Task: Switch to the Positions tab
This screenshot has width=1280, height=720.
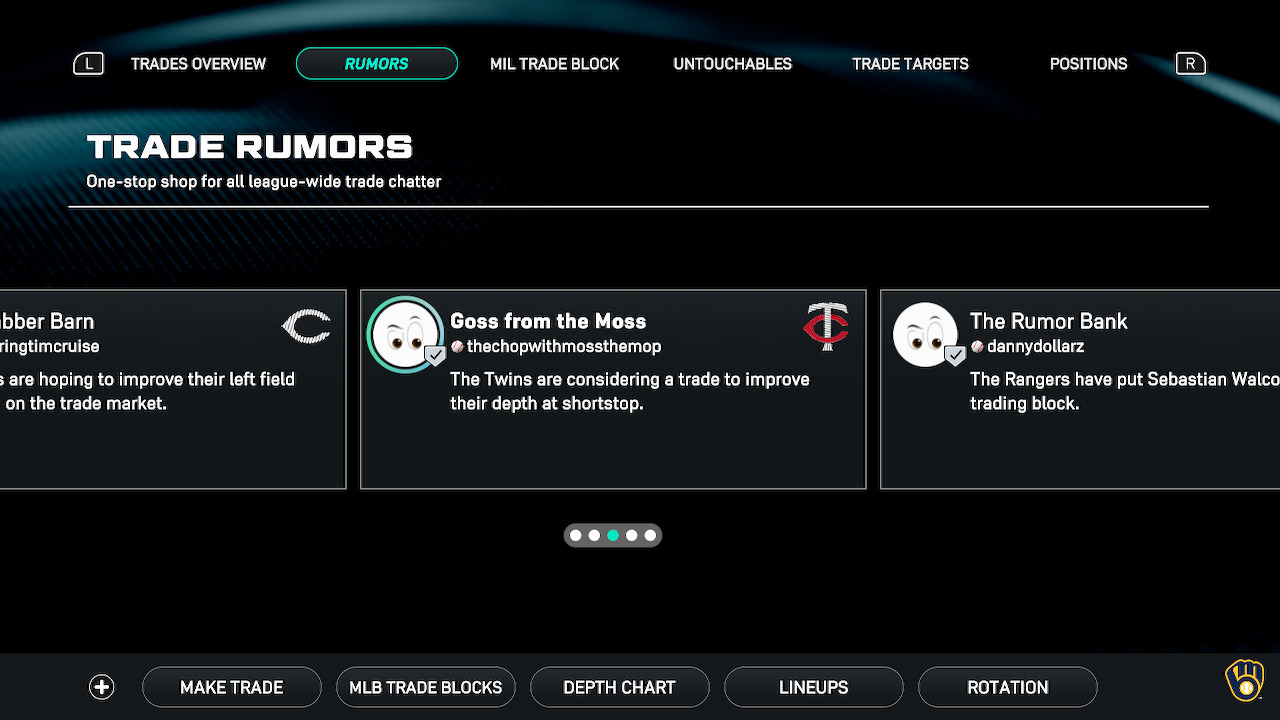Action: coord(1088,64)
